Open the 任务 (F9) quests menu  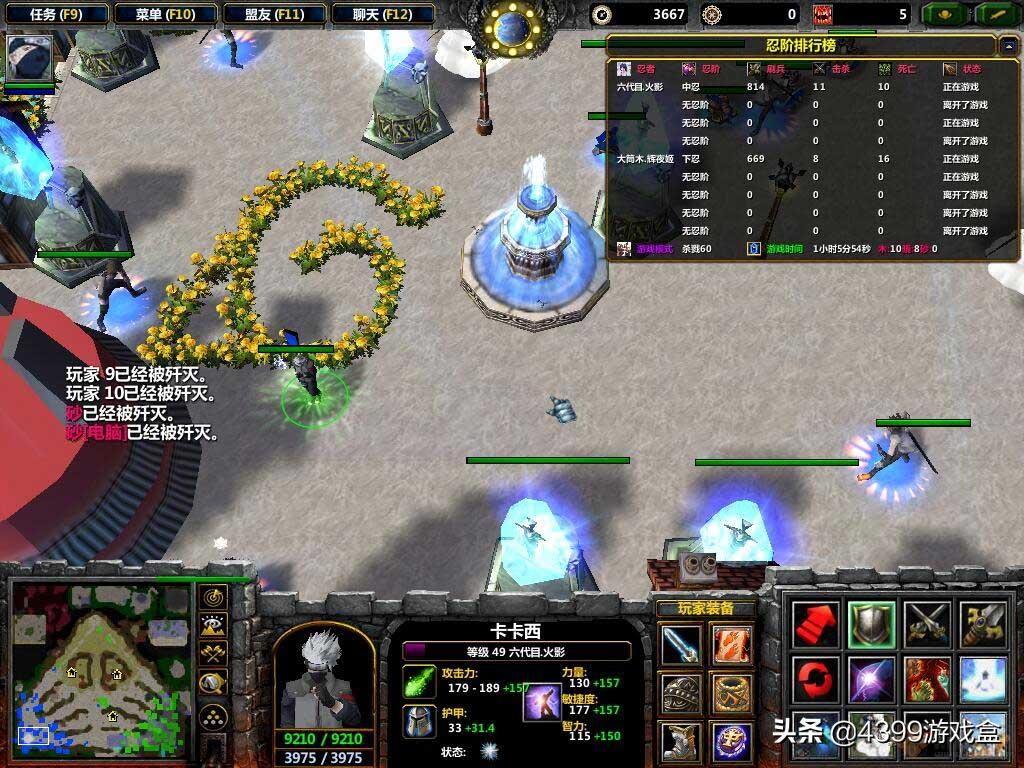(x=56, y=14)
